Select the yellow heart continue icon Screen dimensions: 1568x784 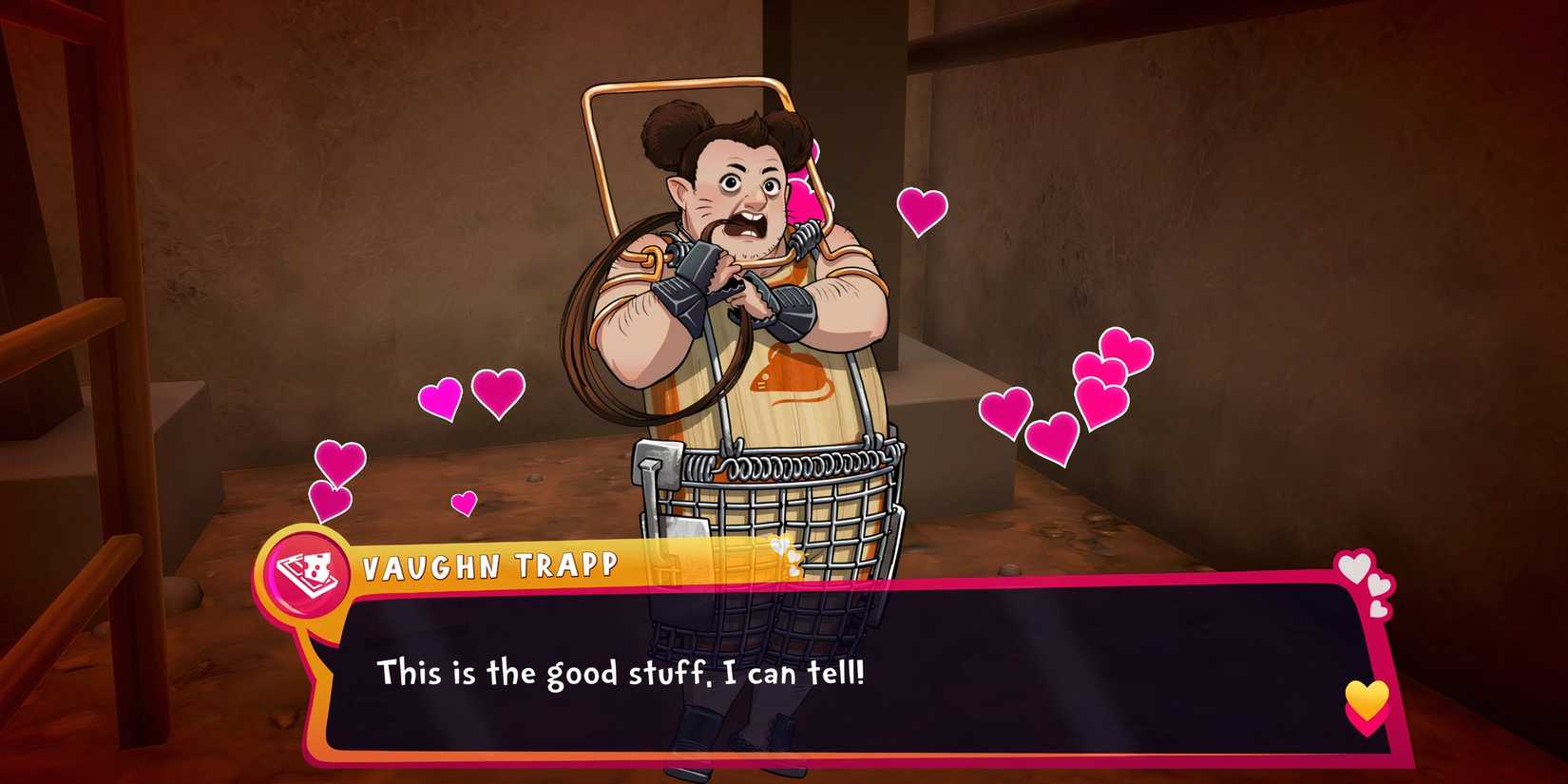coord(1366,698)
